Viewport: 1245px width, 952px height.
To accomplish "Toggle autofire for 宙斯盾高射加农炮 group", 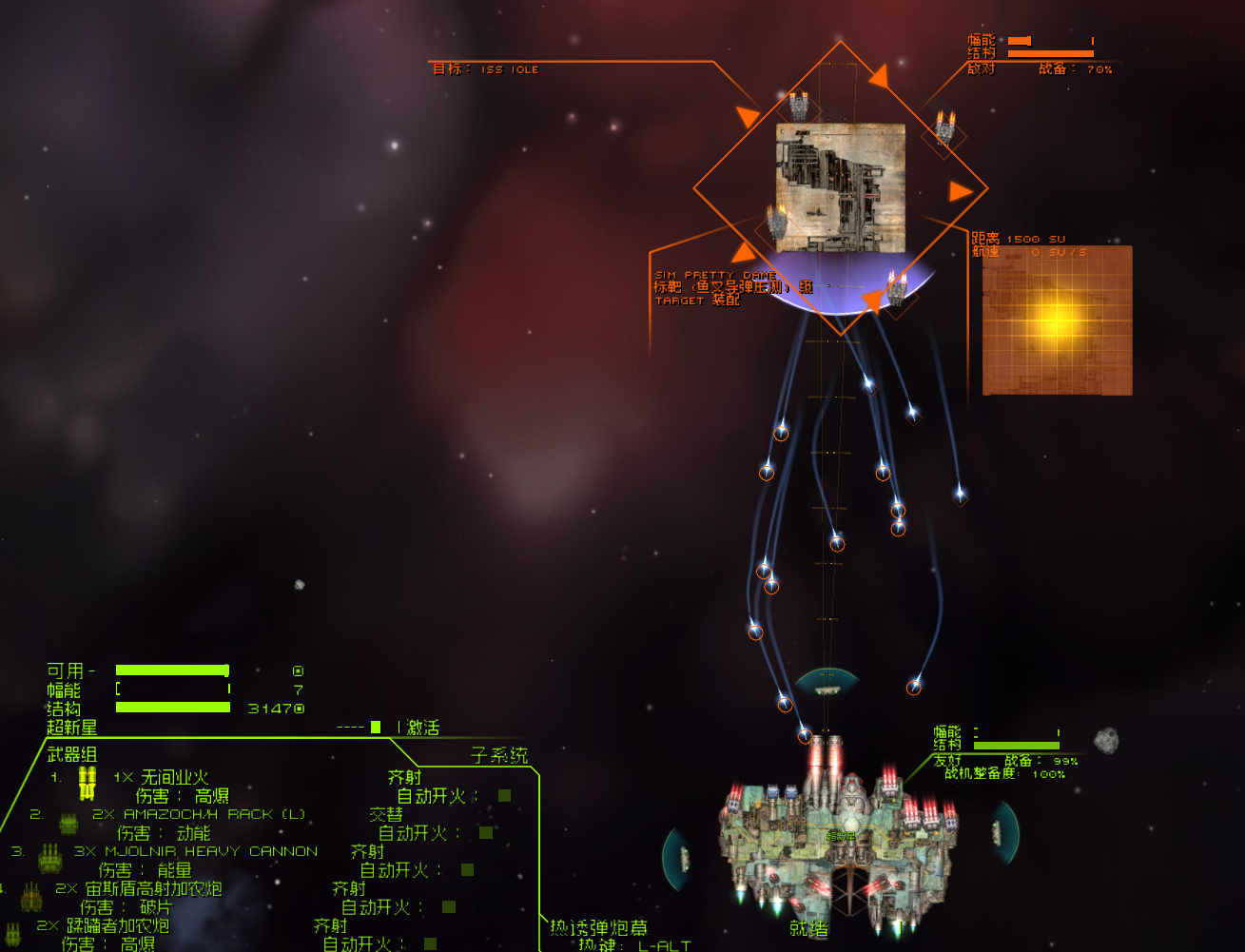I will pos(449,907).
